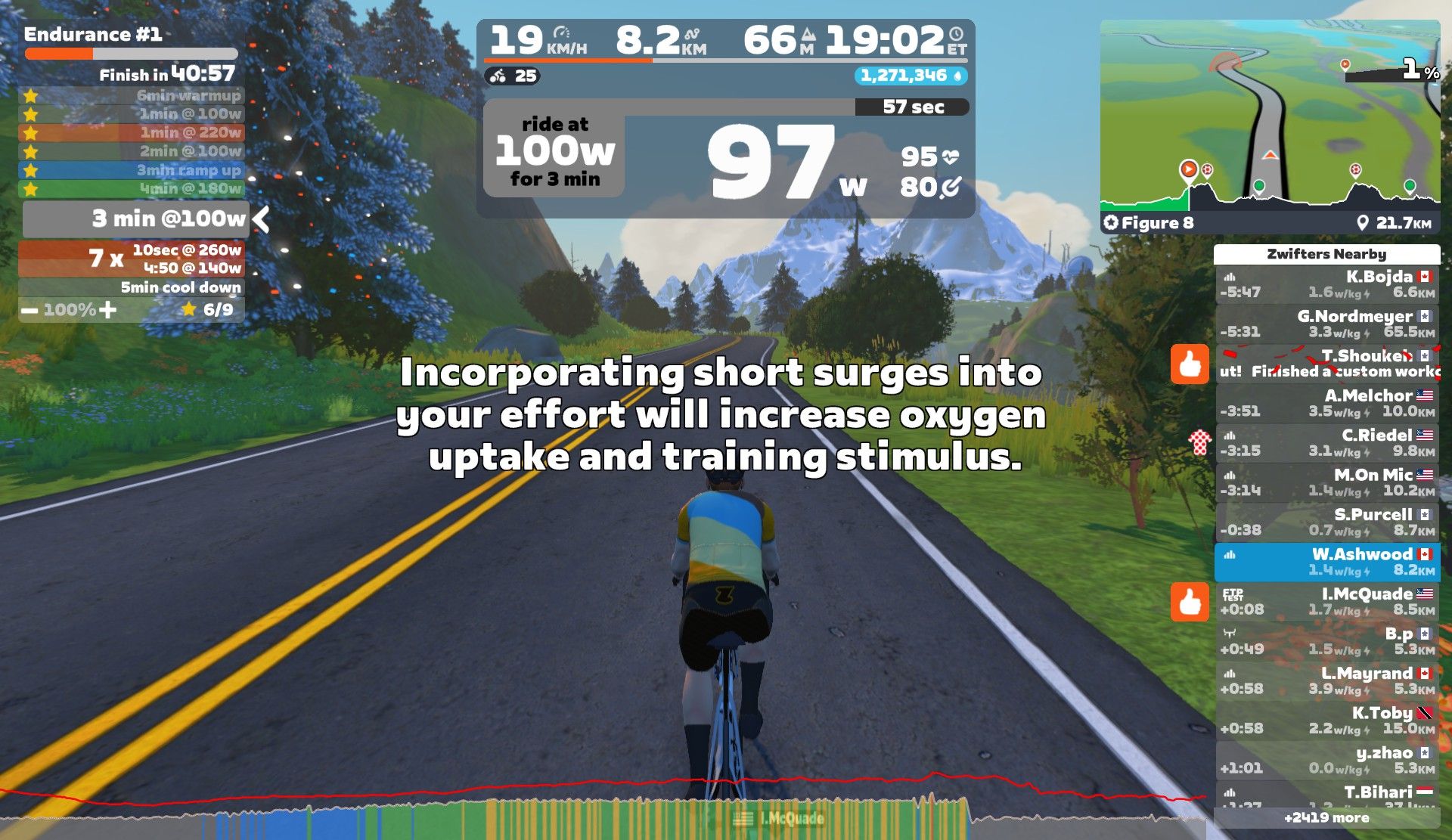Select L.Mayrand in the rider list
This screenshot has width=1452, height=840.
1326,680
